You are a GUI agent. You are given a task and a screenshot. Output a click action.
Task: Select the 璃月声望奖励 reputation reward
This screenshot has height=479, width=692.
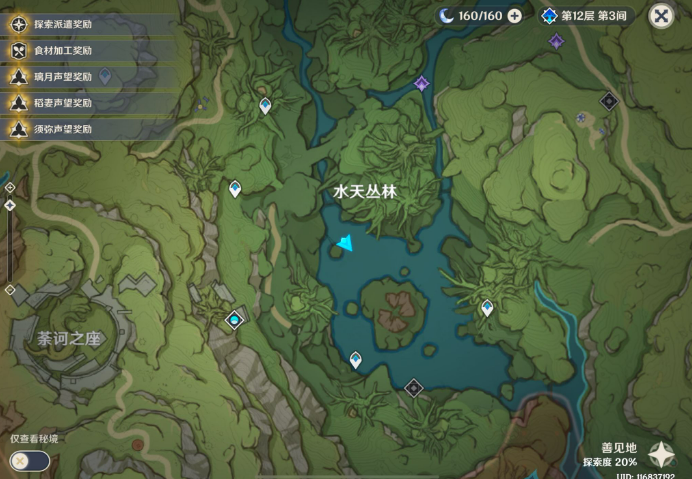(60, 76)
